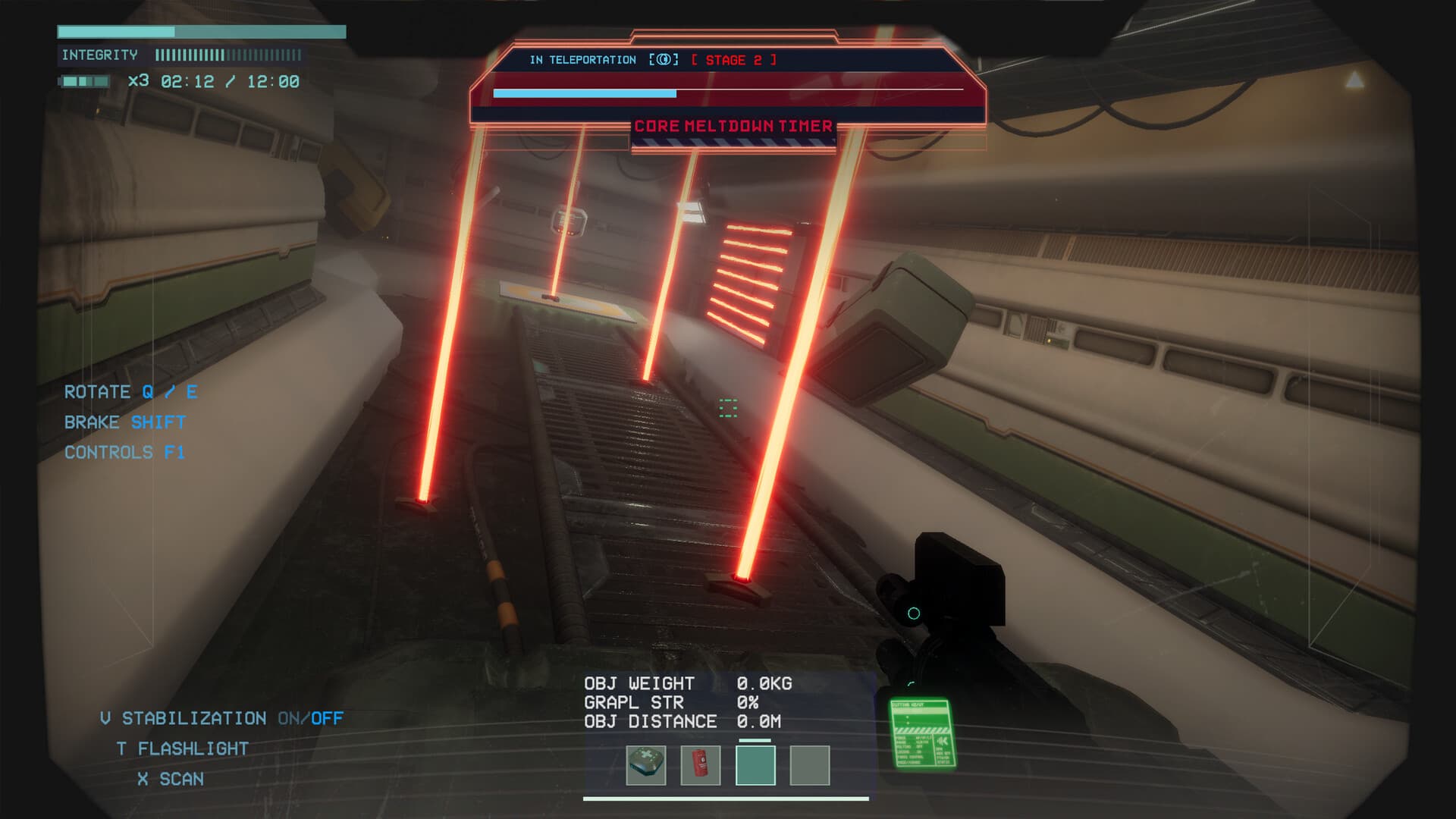This screenshot has height=819, width=1456.
Task: Toggle X SCAN mode
Action: point(171,778)
